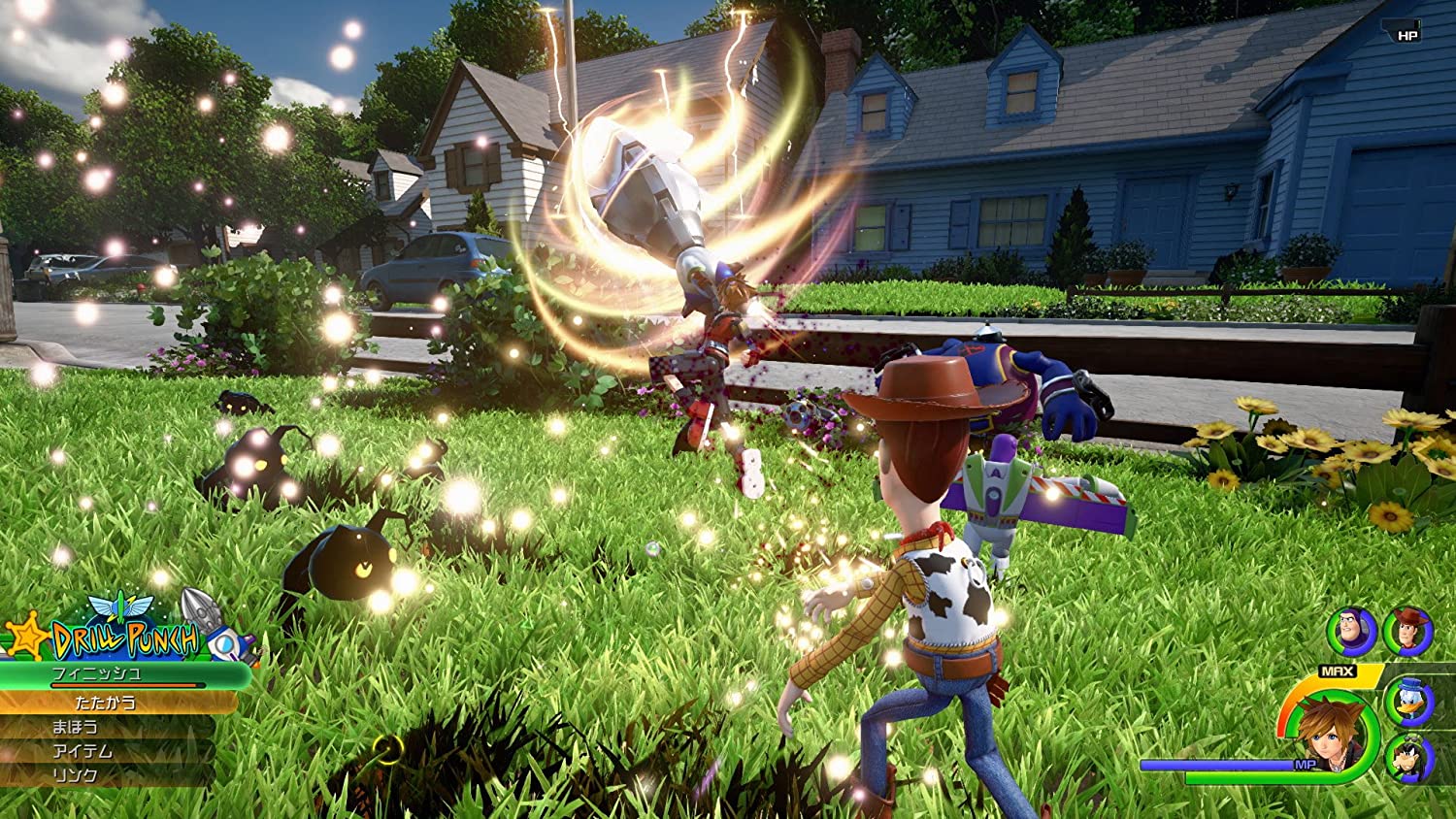Select the たたかう Attack command
The width and height of the screenshot is (1456, 819).
coord(107,703)
